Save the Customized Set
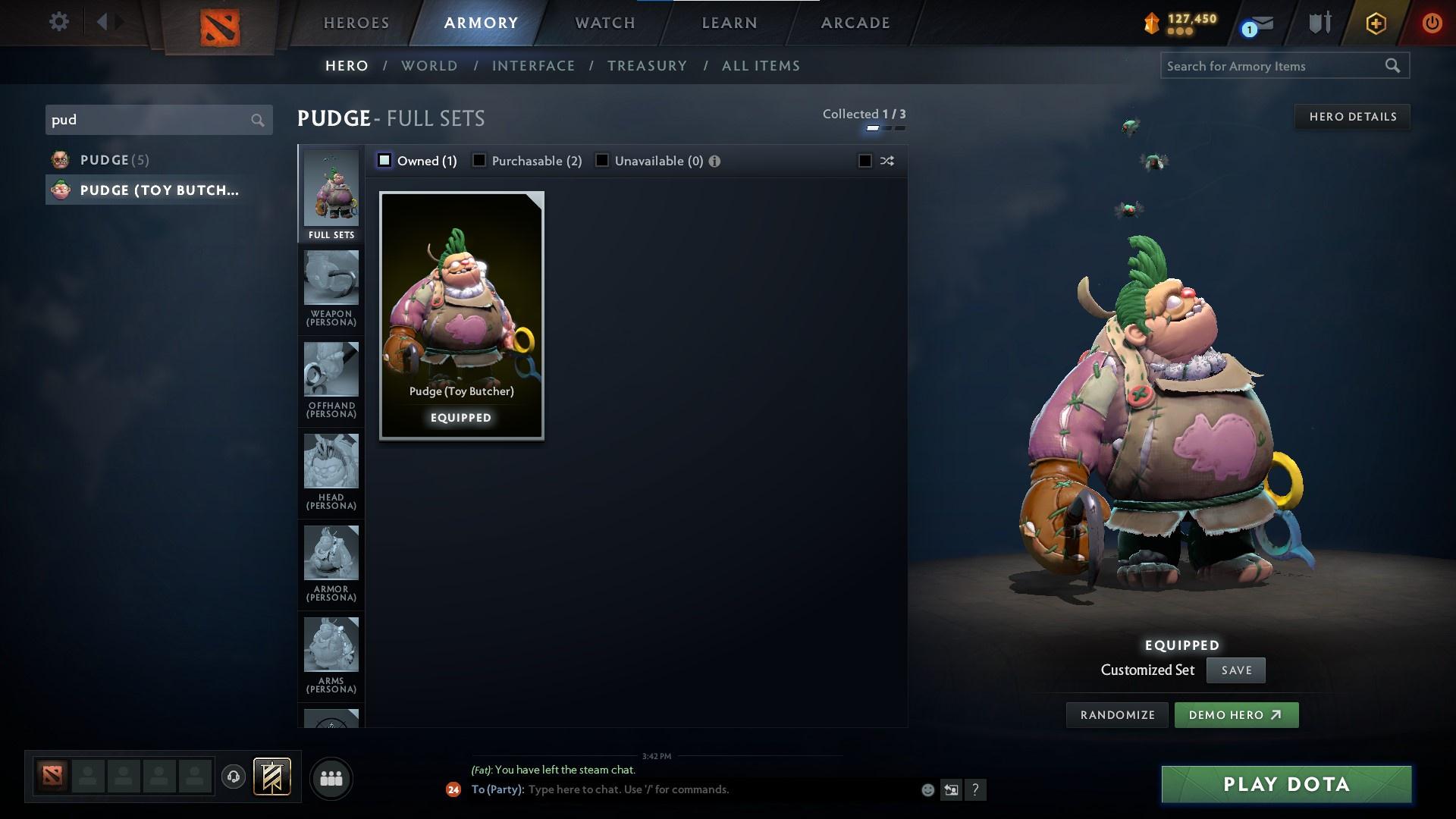The height and width of the screenshot is (819, 1456). tap(1235, 670)
